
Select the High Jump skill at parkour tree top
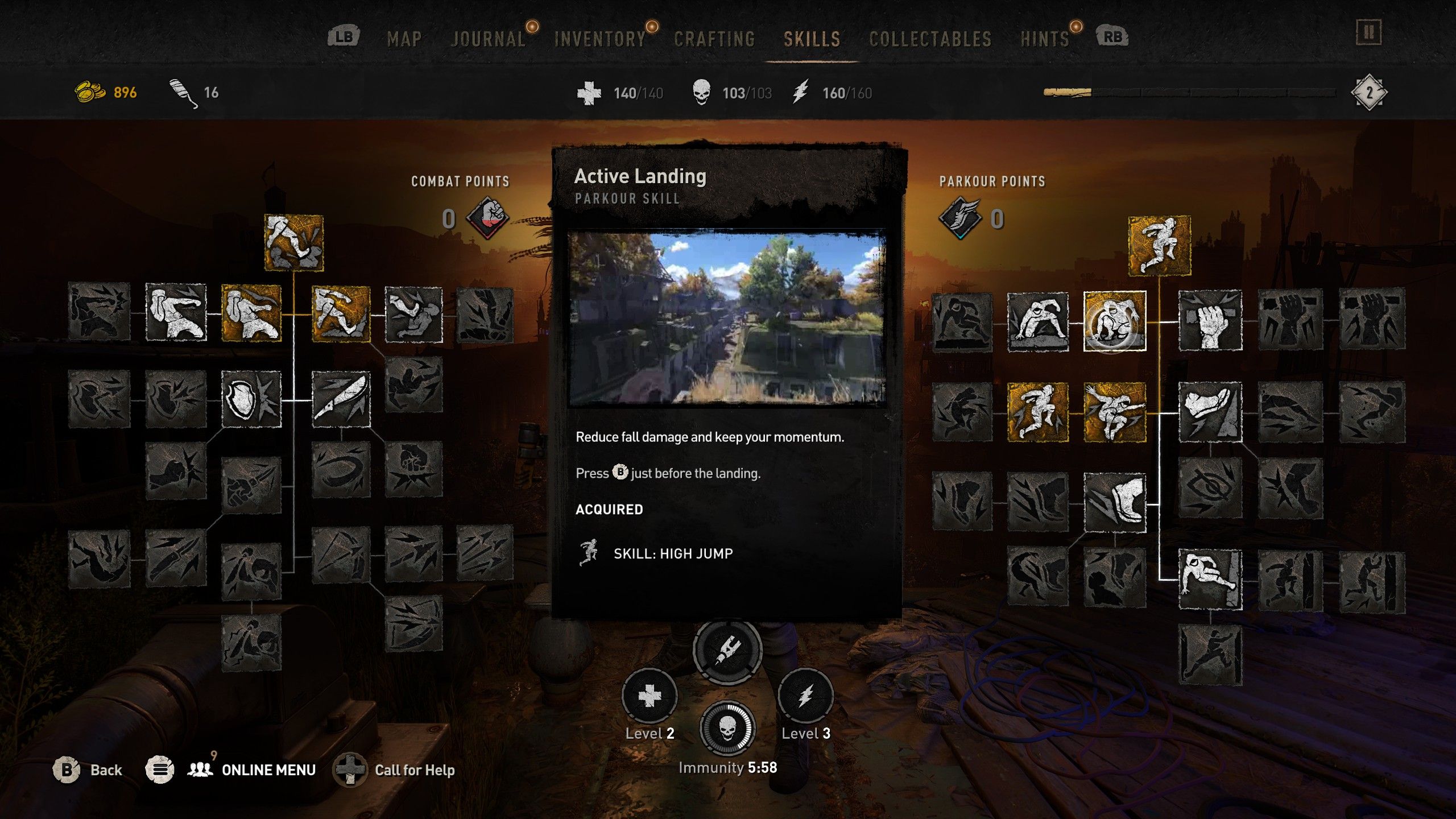coord(1159,246)
